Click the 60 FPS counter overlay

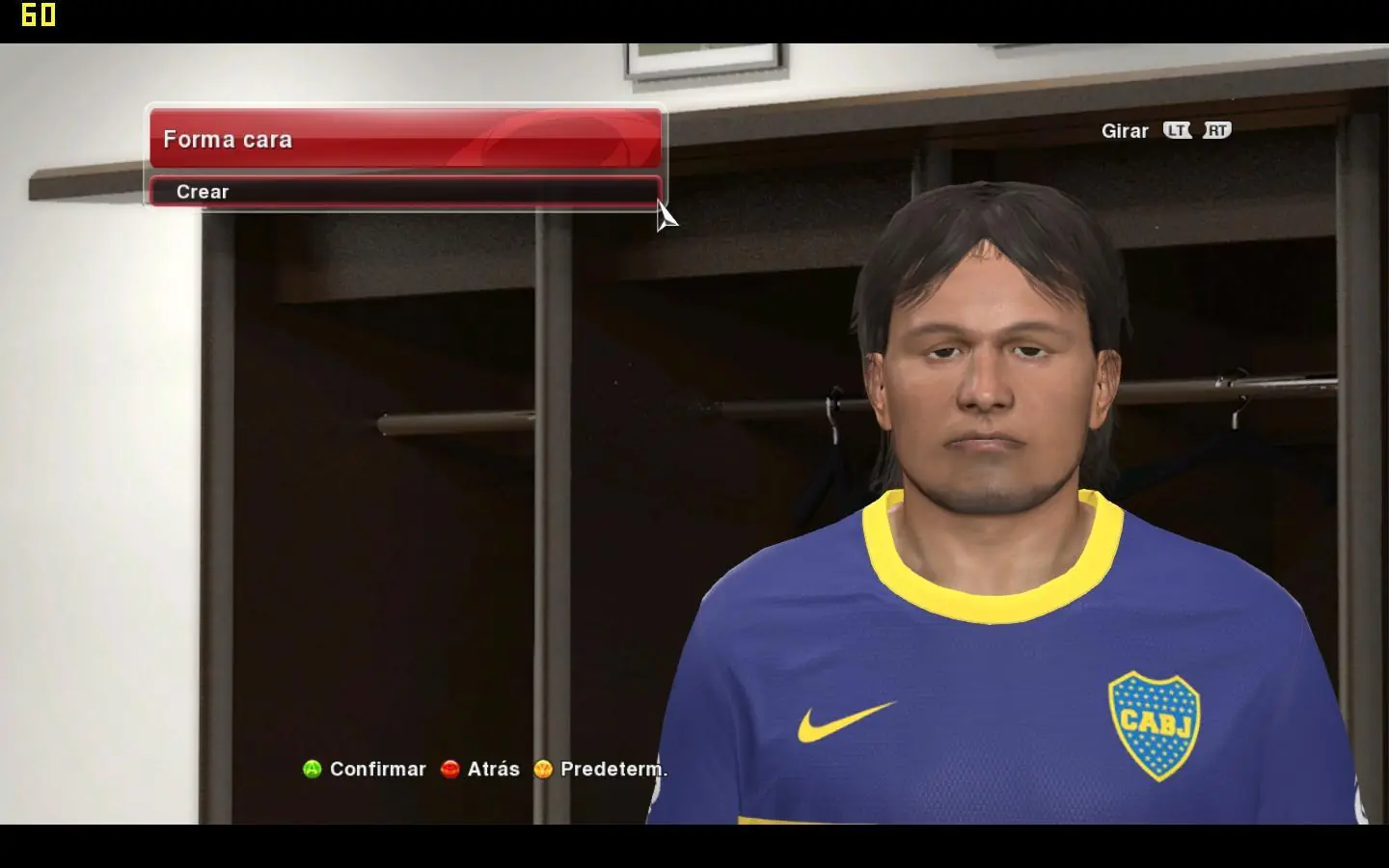[x=38, y=14]
